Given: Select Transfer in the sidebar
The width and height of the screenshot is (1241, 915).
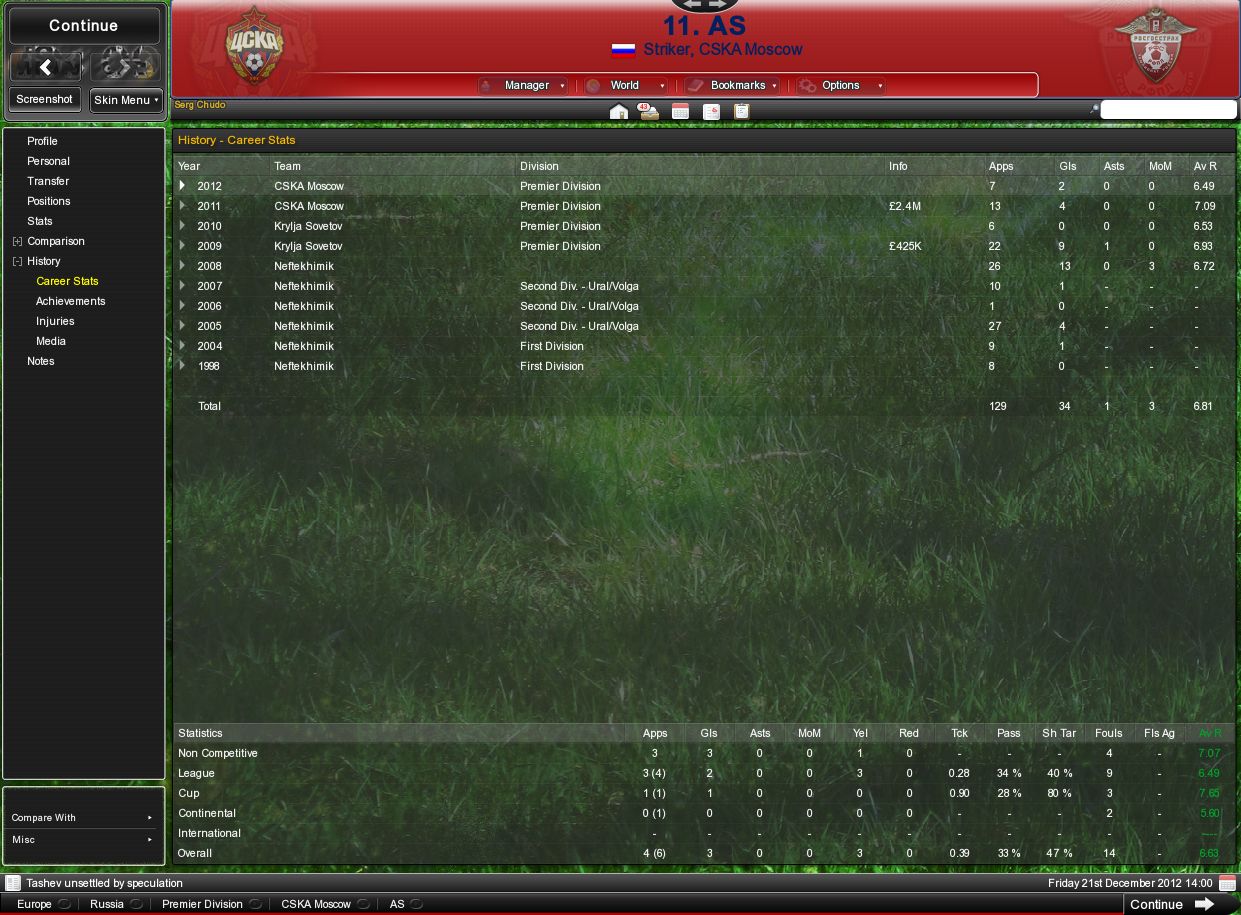Looking at the screenshot, I should [48, 181].
